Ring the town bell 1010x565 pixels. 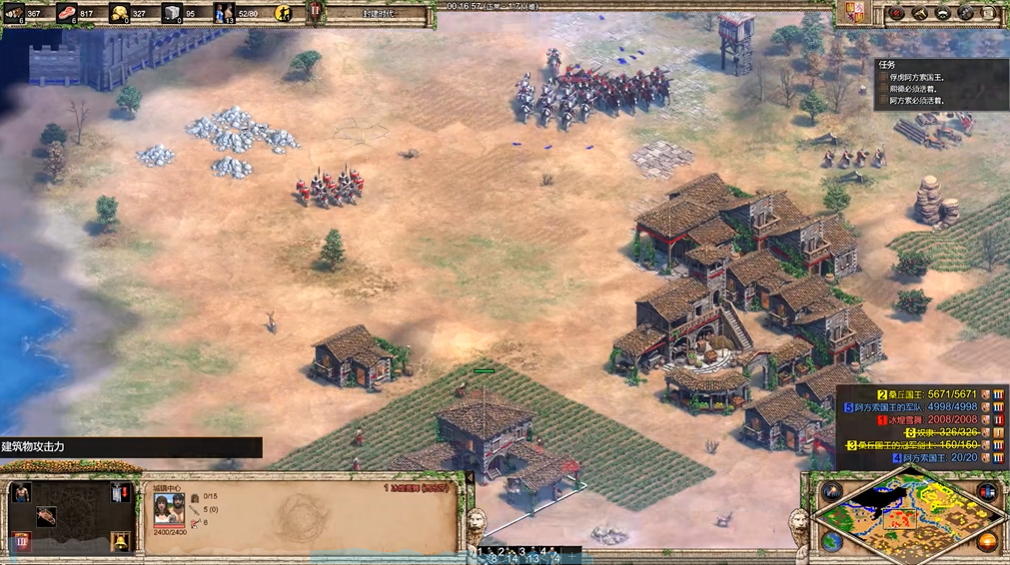pos(121,541)
